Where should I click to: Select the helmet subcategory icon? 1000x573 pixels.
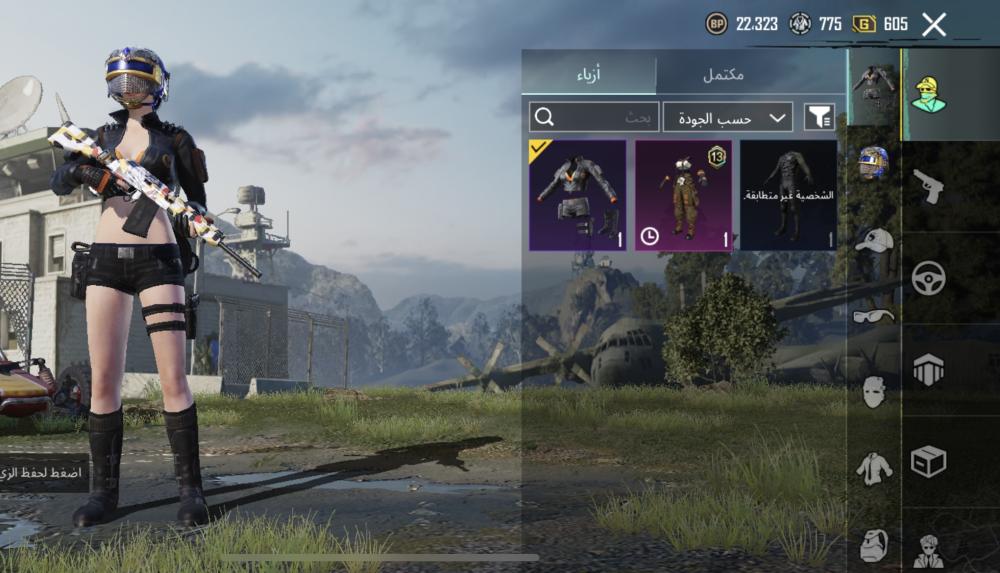point(874,161)
